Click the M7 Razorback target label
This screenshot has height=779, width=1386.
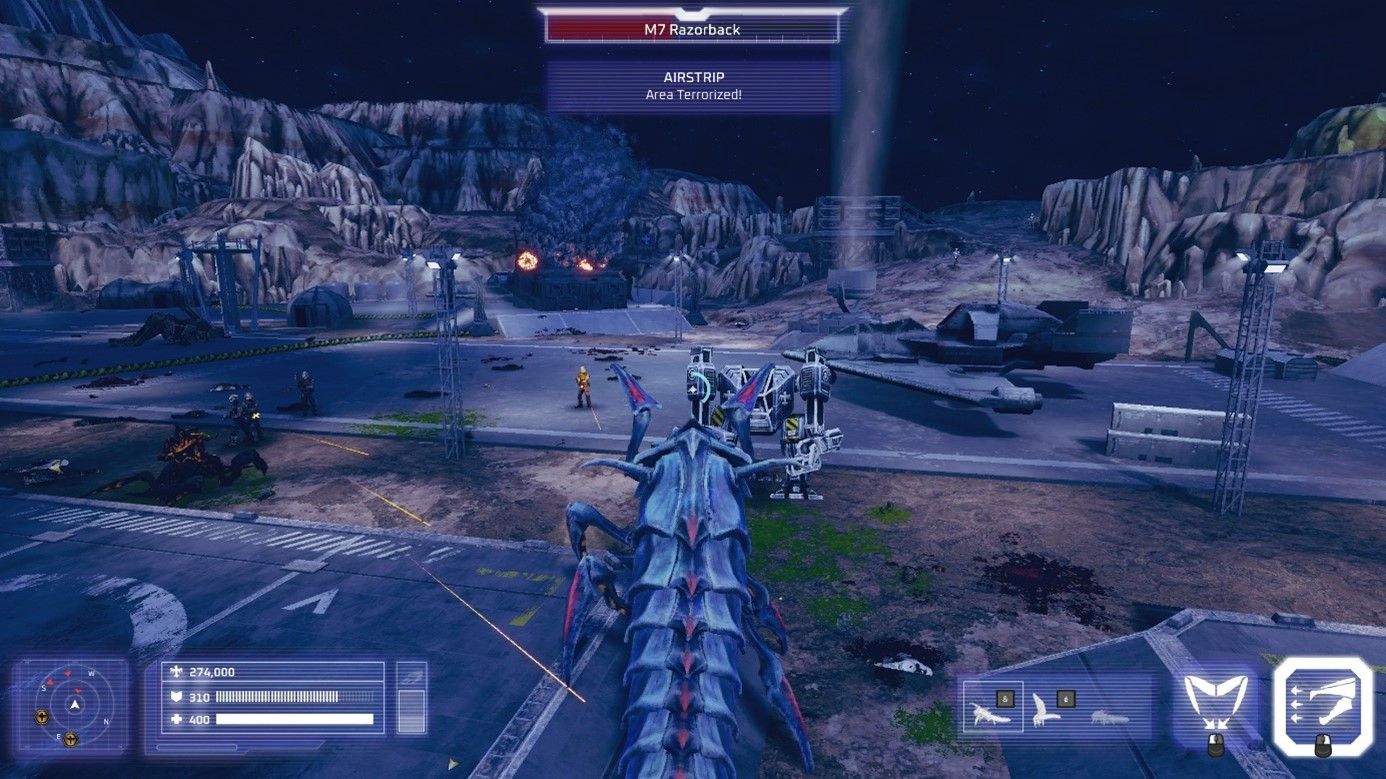[x=693, y=29]
